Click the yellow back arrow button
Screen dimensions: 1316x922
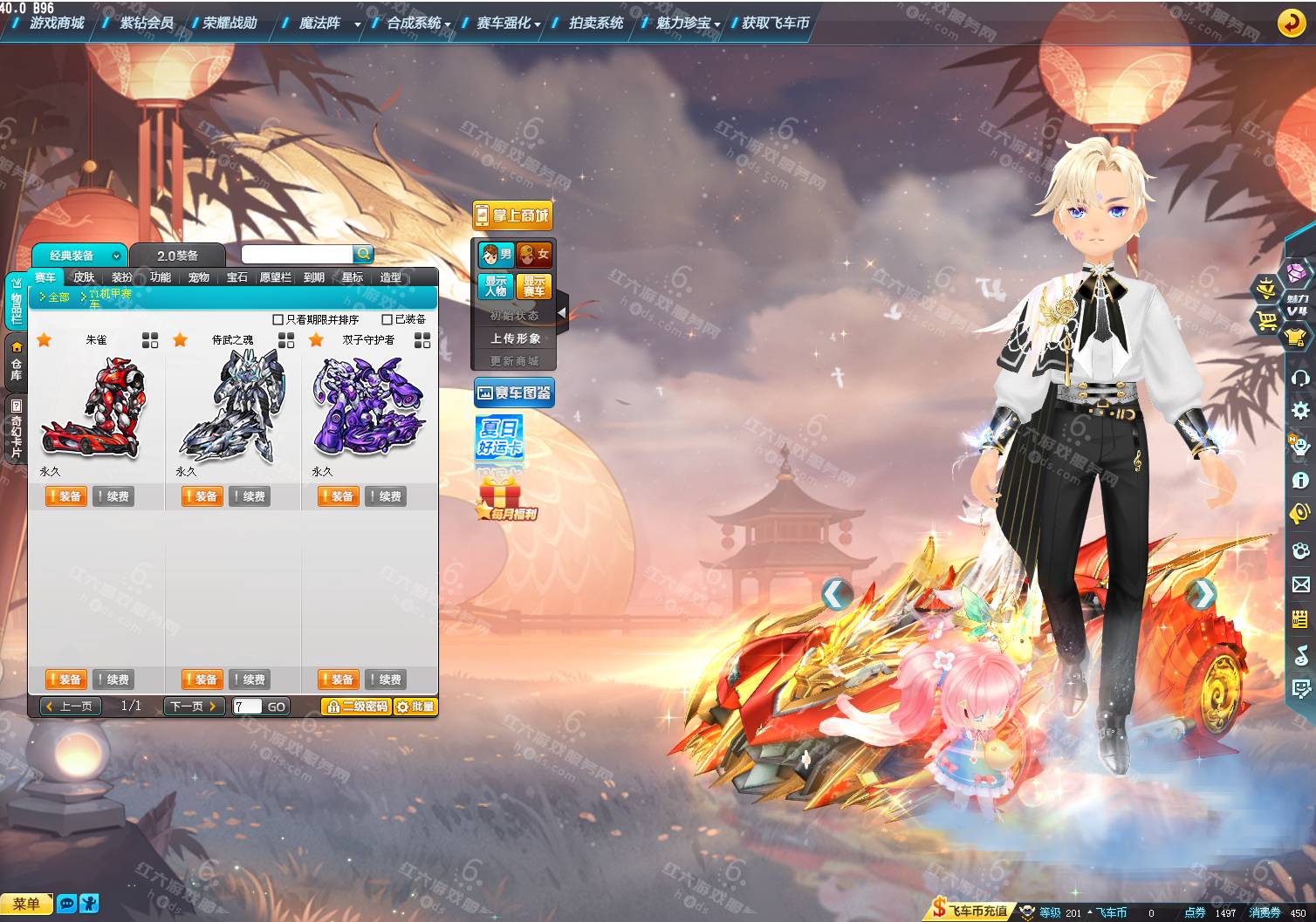pyautogui.click(x=1291, y=23)
